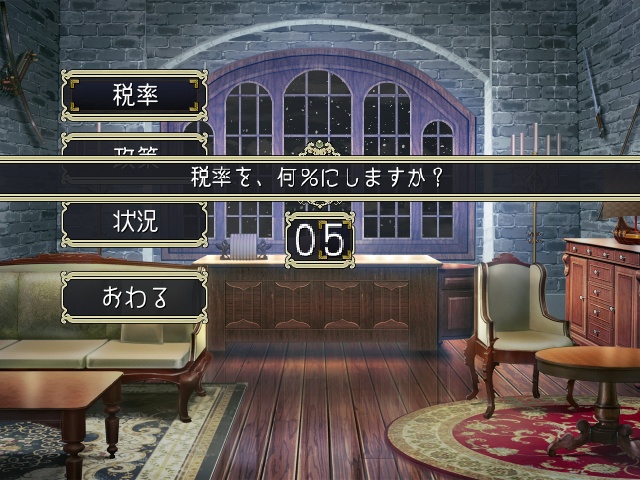
Task: Select the 税率 (tax rate) menu entry
Action: [x=135, y=96]
